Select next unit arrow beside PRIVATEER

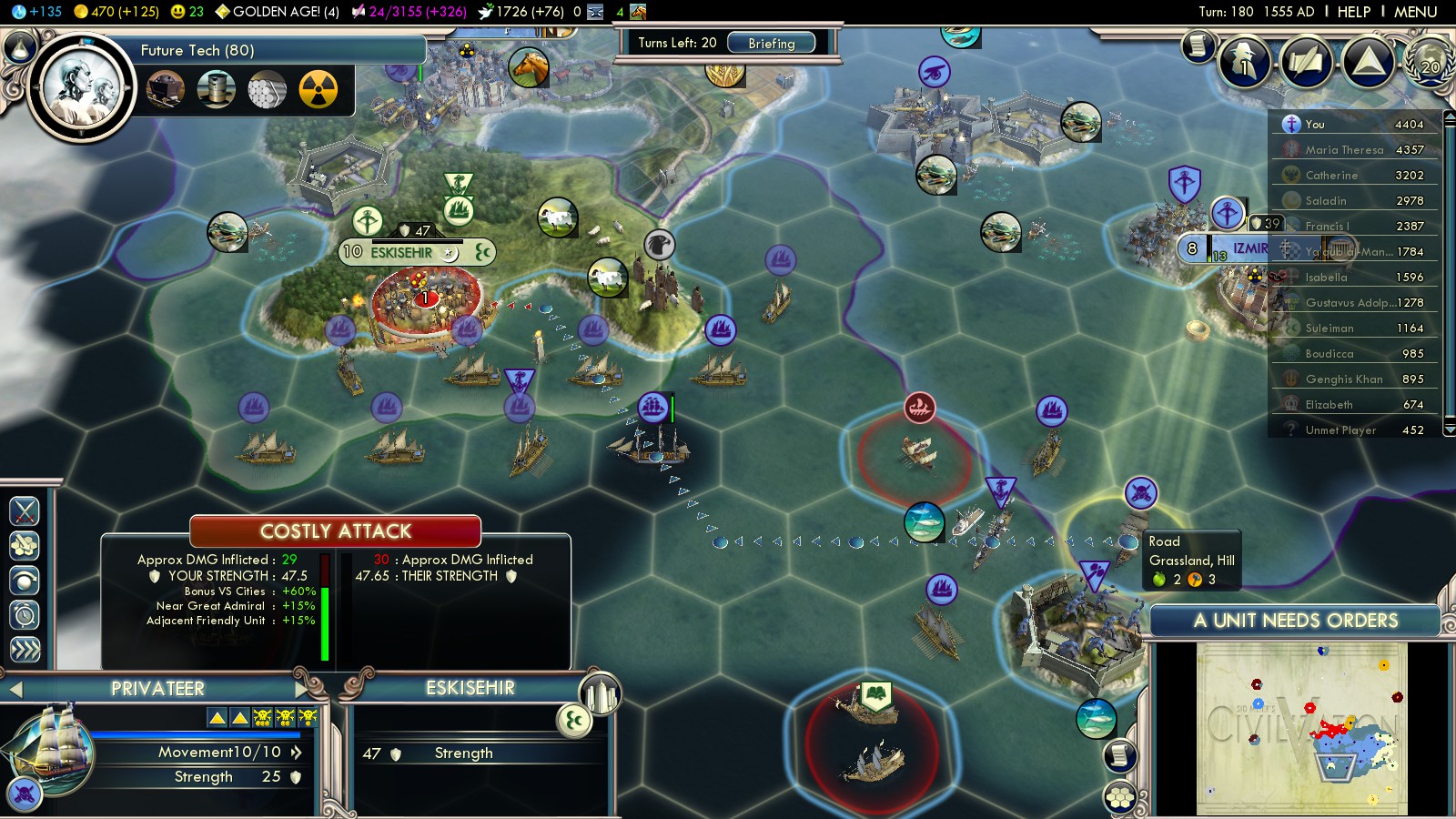[x=303, y=689]
